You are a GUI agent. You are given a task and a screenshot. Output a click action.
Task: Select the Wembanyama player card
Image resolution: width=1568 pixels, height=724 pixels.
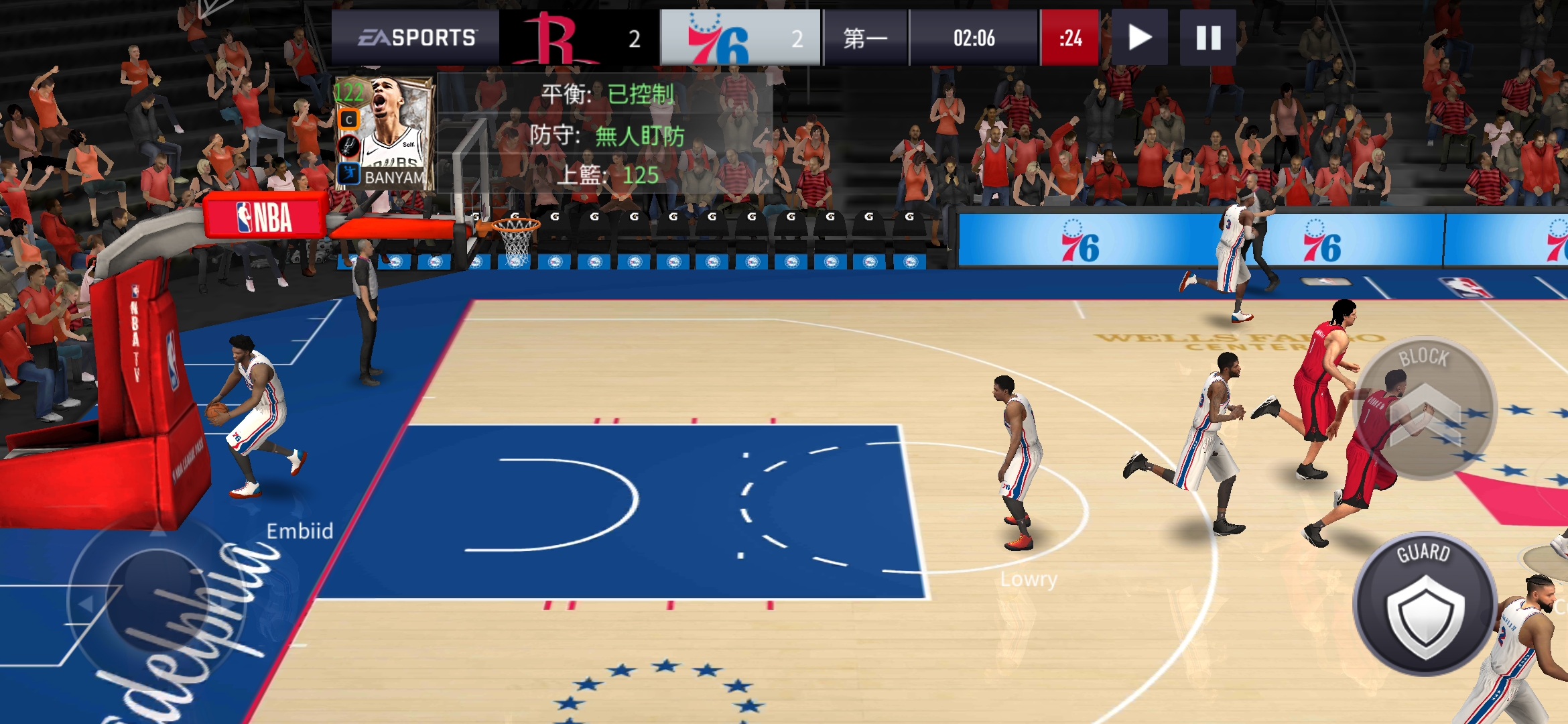pos(385,133)
